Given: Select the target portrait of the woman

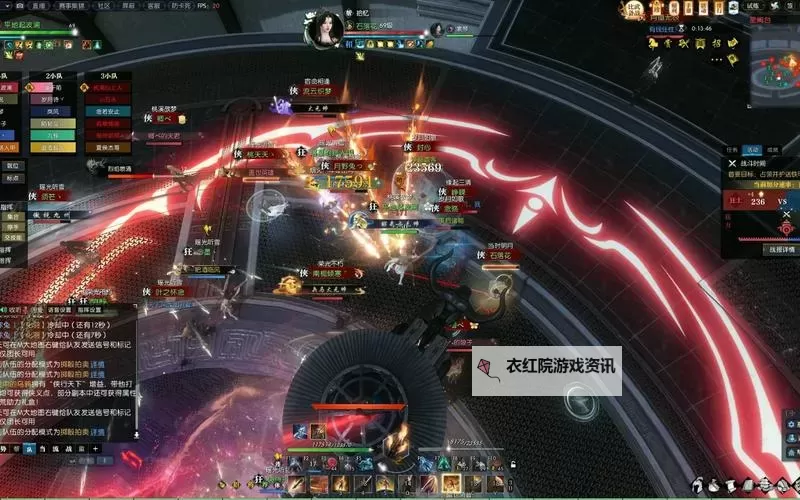Looking at the screenshot, I should (327, 28).
